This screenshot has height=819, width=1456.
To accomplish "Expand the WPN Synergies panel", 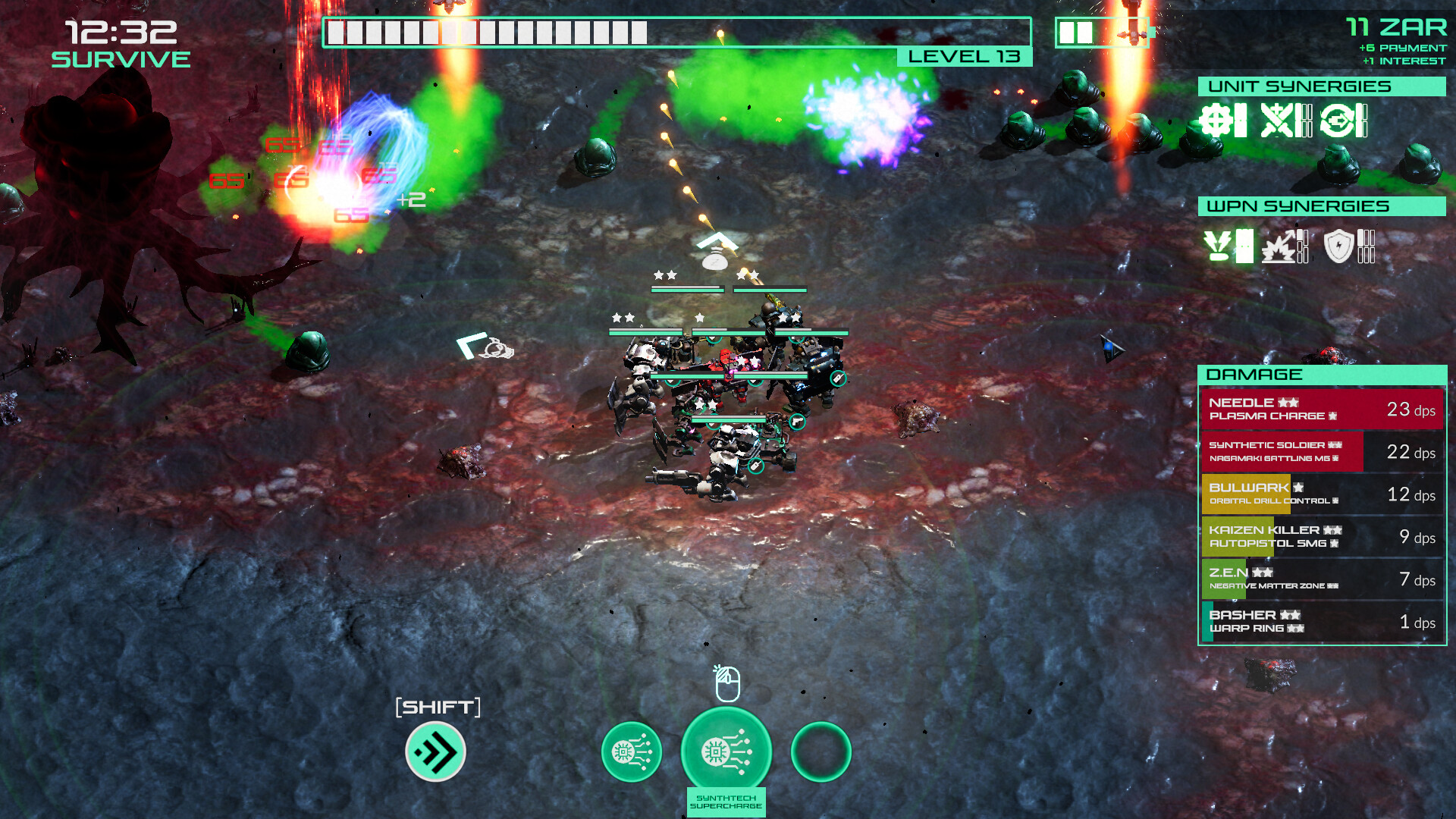I will [x=1320, y=206].
